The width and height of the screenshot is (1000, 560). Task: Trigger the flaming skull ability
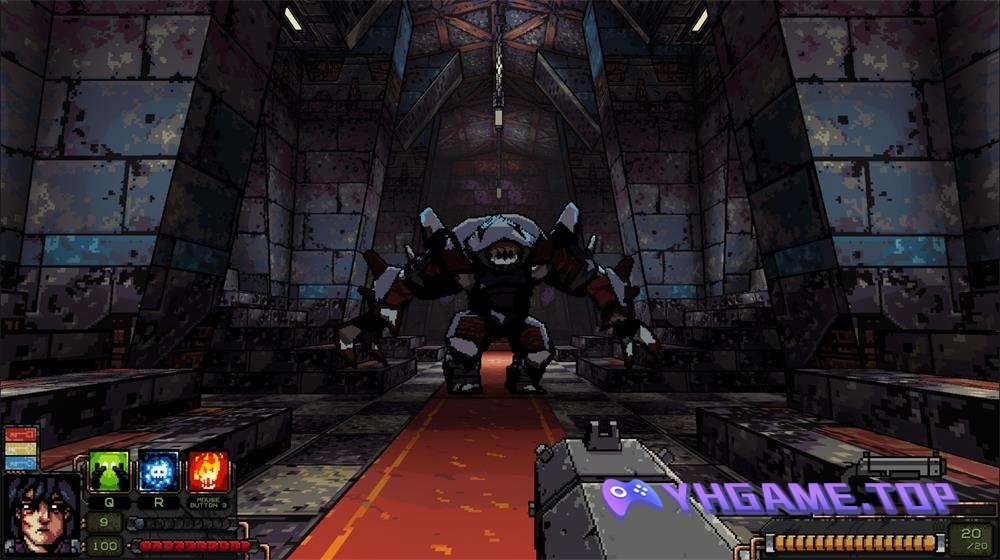pyautogui.click(x=208, y=471)
